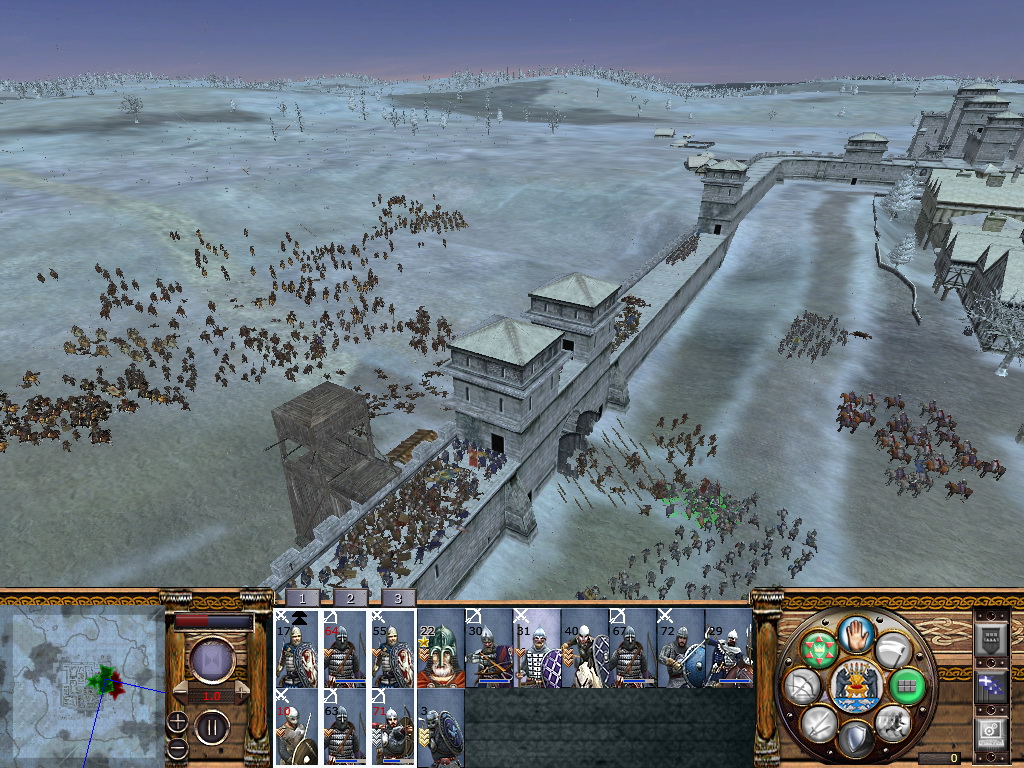Viewport: 1024px width, 768px height.
Task: Select the general's unit card numbered 22
Action: pyautogui.click(x=440, y=650)
